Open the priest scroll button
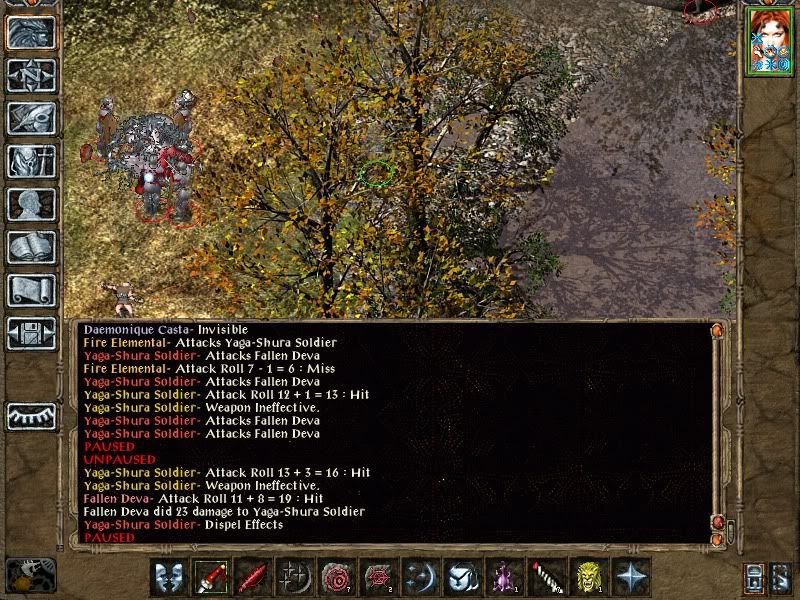The image size is (800, 600). [31, 290]
